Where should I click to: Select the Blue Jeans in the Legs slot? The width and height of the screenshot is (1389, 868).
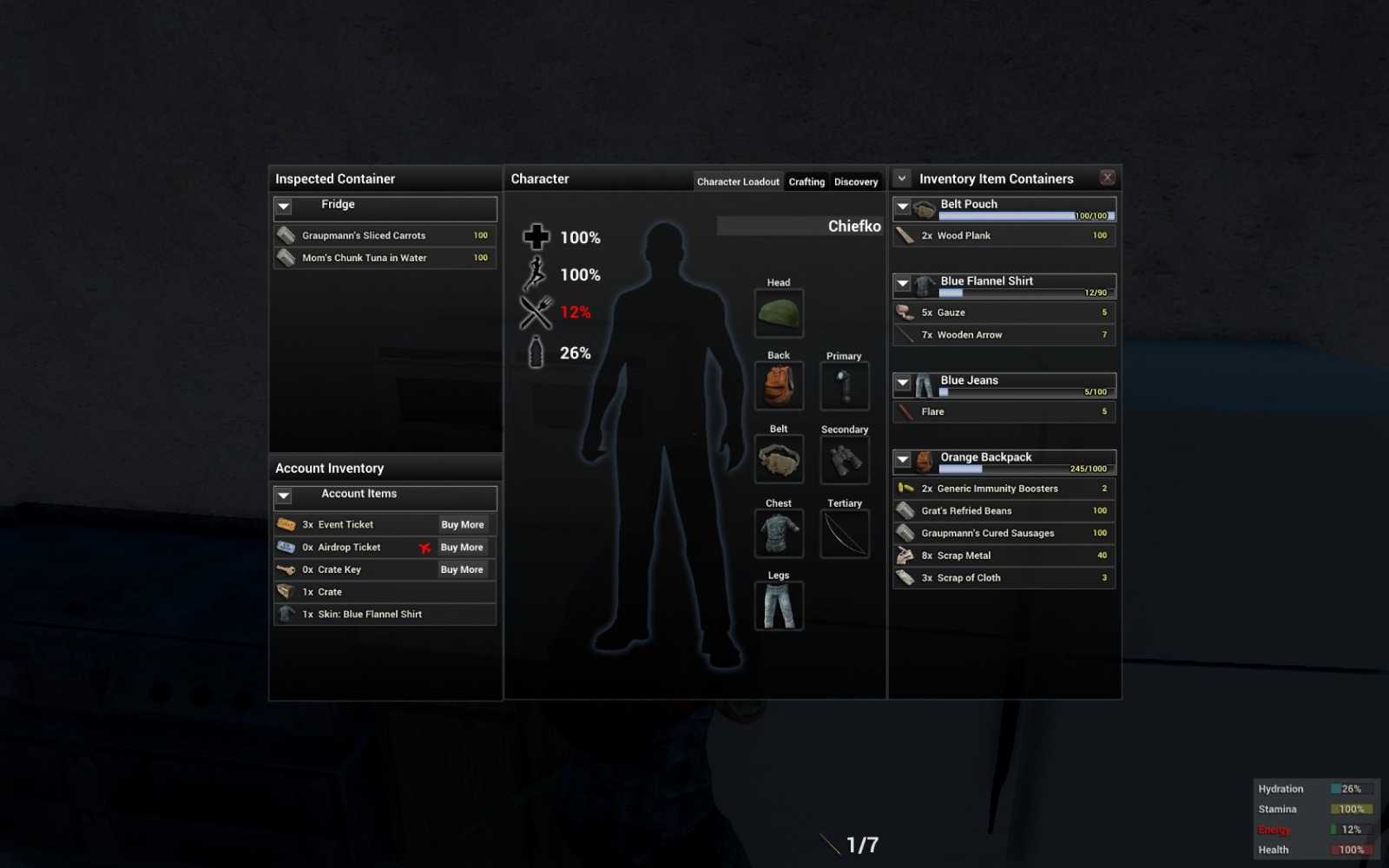click(x=778, y=605)
